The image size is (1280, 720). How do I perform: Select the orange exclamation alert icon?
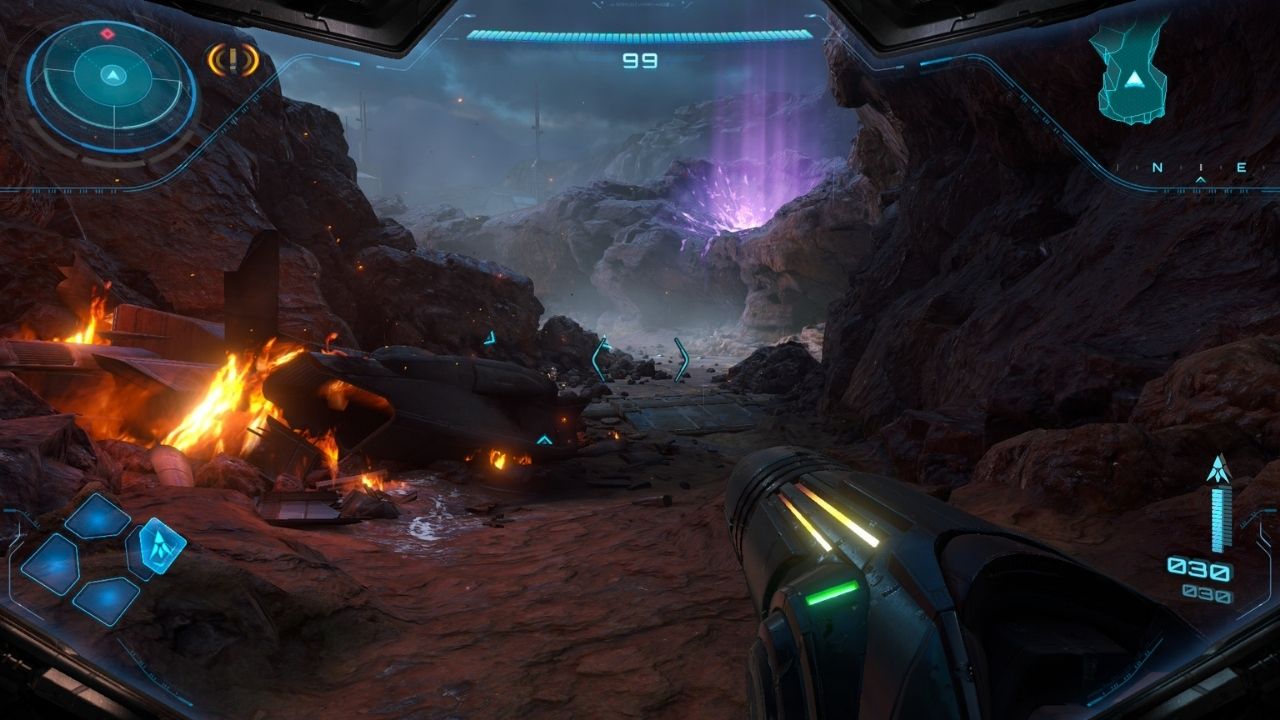(x=232, y=60)
